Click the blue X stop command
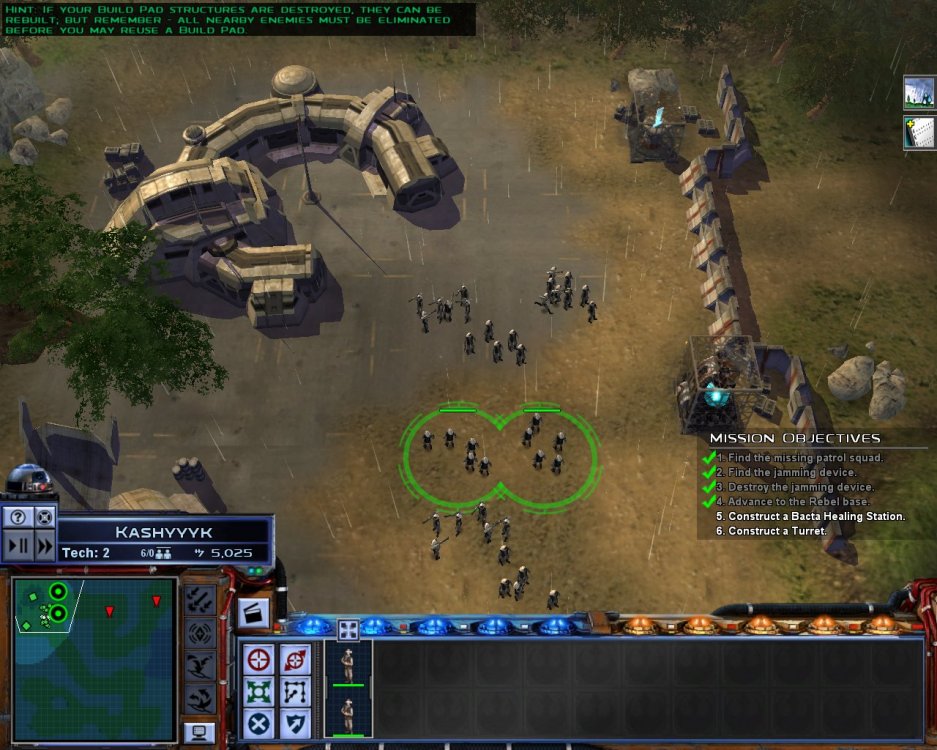 point(258,723)
